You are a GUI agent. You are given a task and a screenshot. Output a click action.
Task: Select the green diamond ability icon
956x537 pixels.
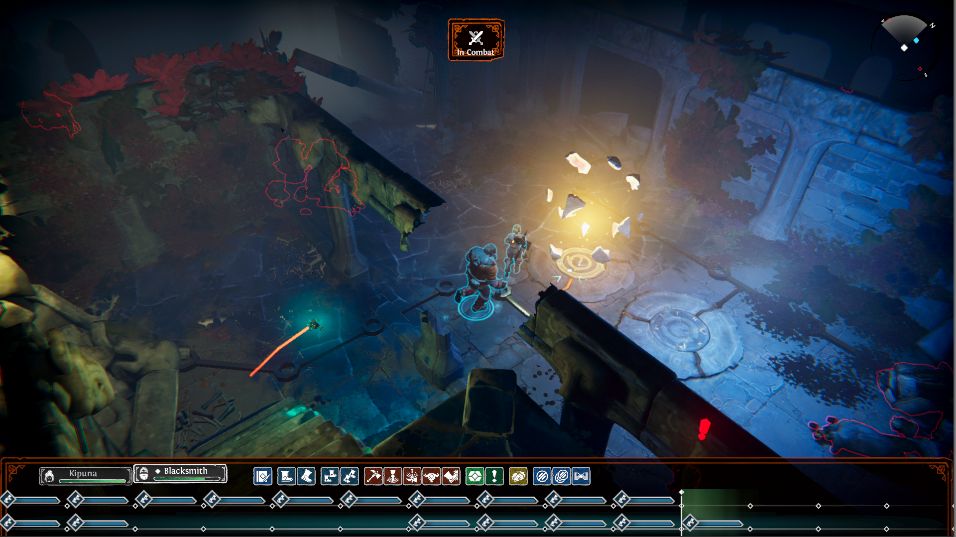475,476
